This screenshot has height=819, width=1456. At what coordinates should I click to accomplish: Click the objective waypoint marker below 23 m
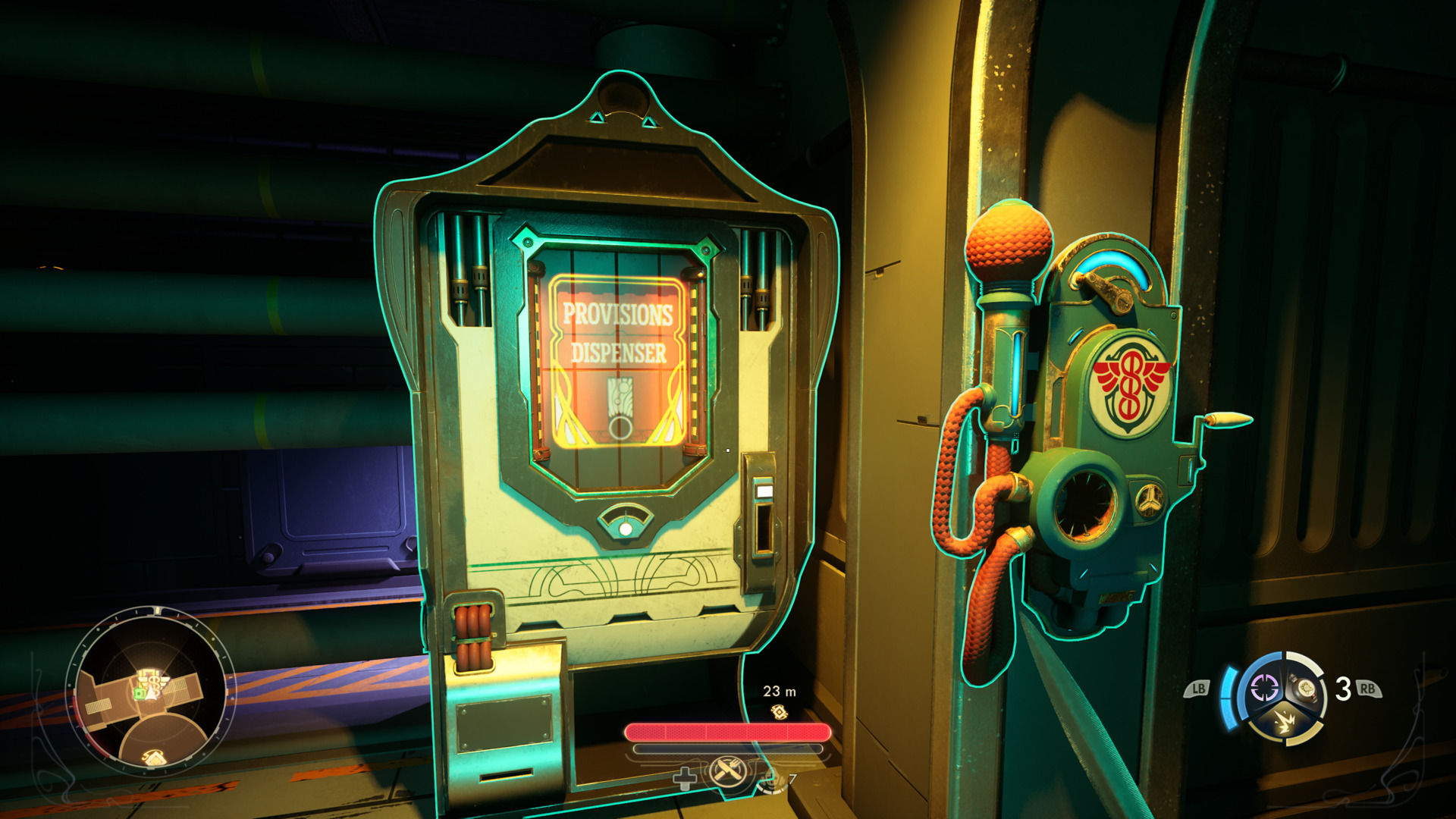(779, 712)
